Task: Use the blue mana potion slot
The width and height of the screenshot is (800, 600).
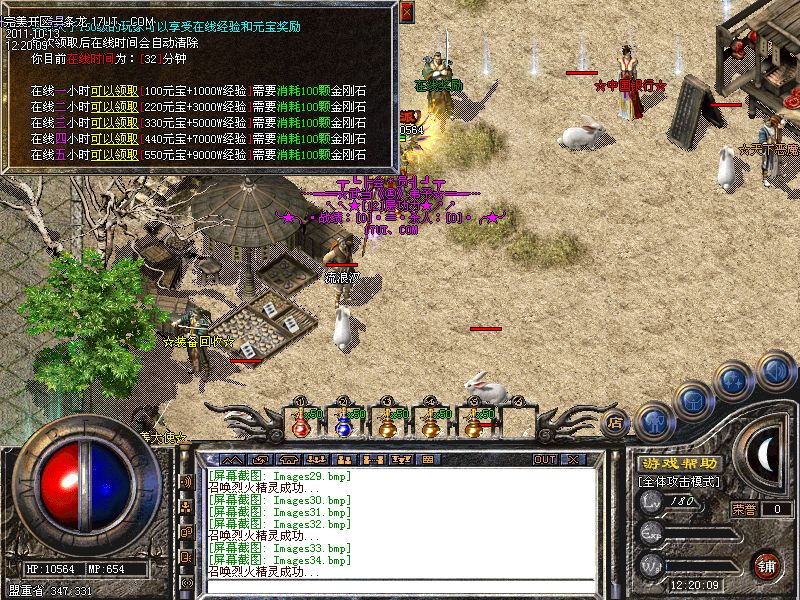Action: [x=343, y=424]
